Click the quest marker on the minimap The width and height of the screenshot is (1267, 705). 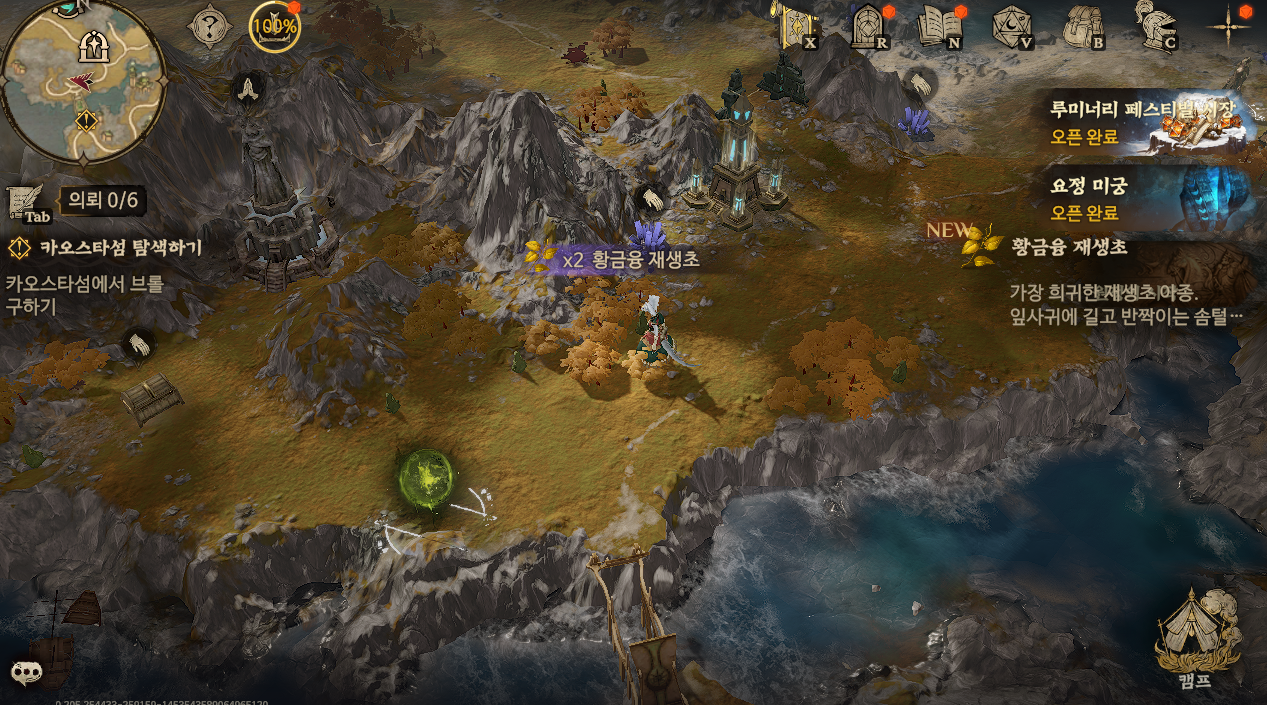click(86, 121)
